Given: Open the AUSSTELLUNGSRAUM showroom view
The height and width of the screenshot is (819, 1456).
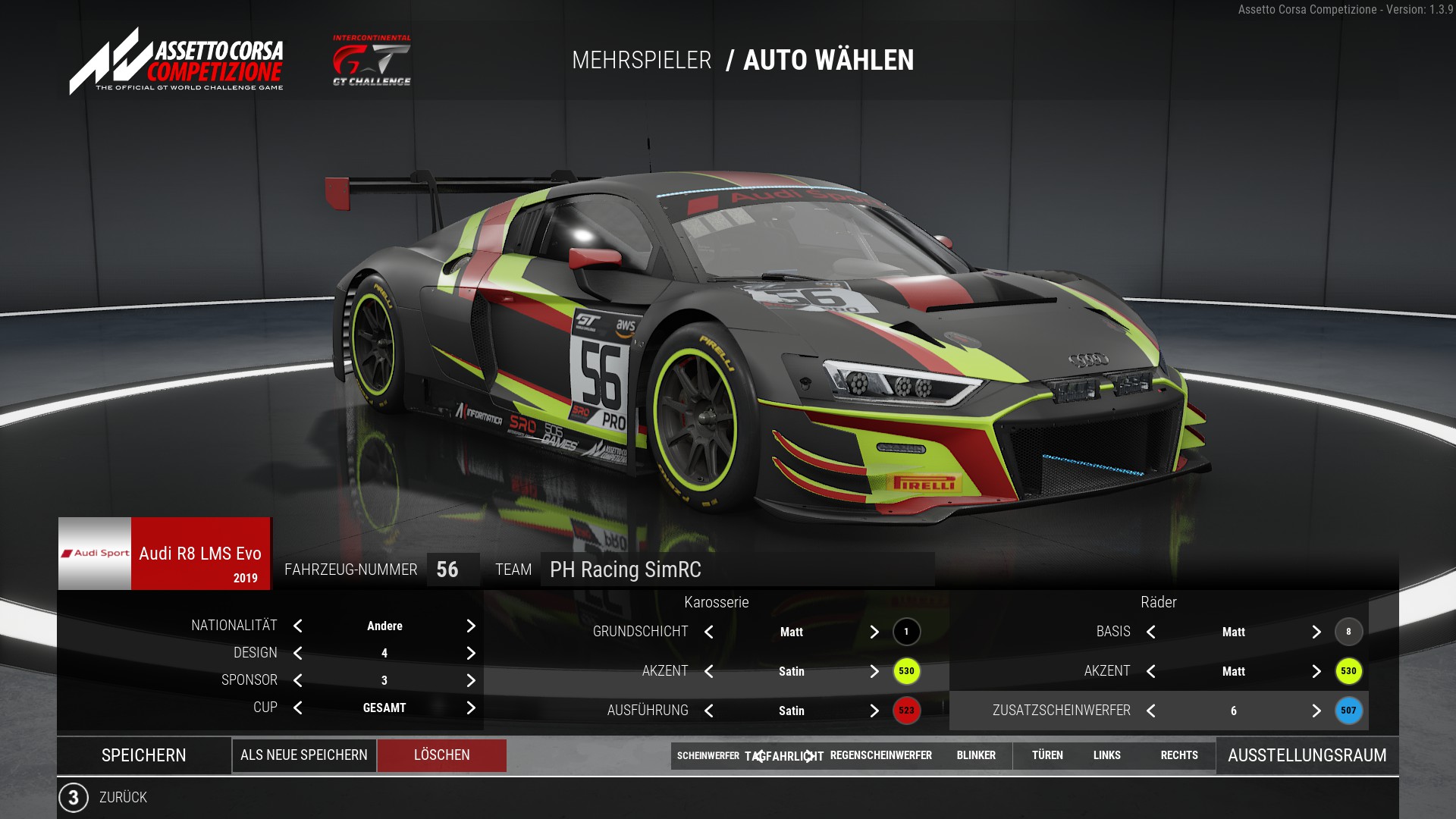Looking at the screenshot, I should [1307, 755].
